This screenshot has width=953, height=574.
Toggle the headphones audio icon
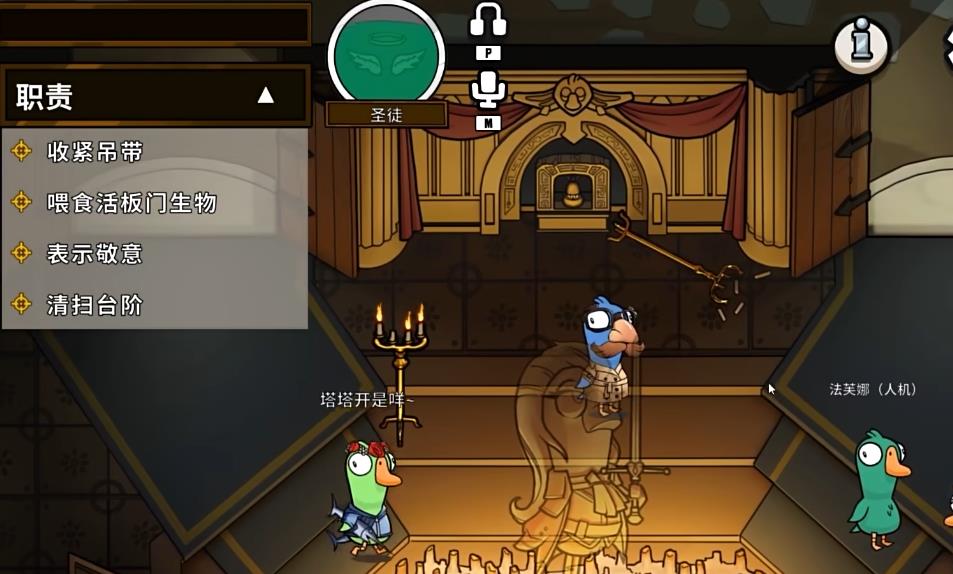[489, 20]
